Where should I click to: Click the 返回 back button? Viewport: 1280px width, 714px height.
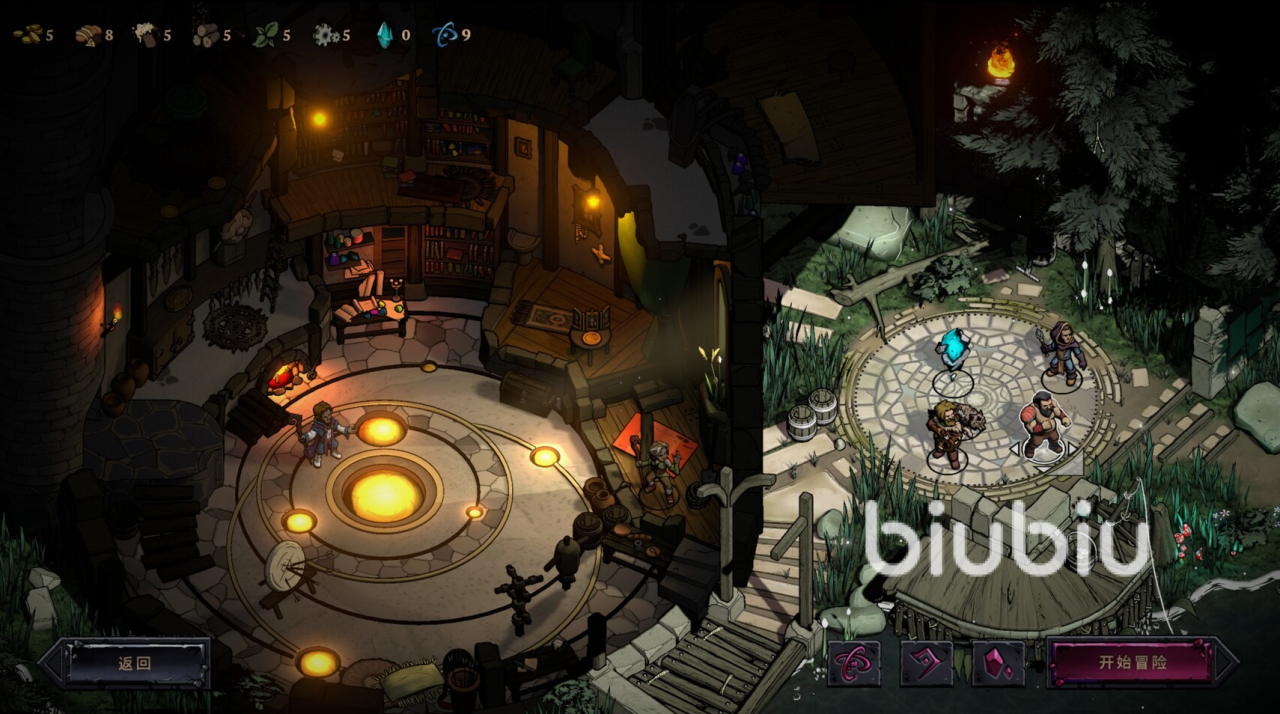(134, 663)
